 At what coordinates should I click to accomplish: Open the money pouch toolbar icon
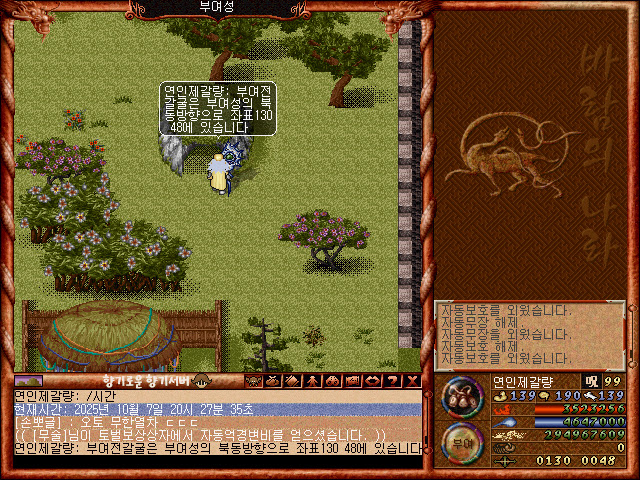[273, 380]
